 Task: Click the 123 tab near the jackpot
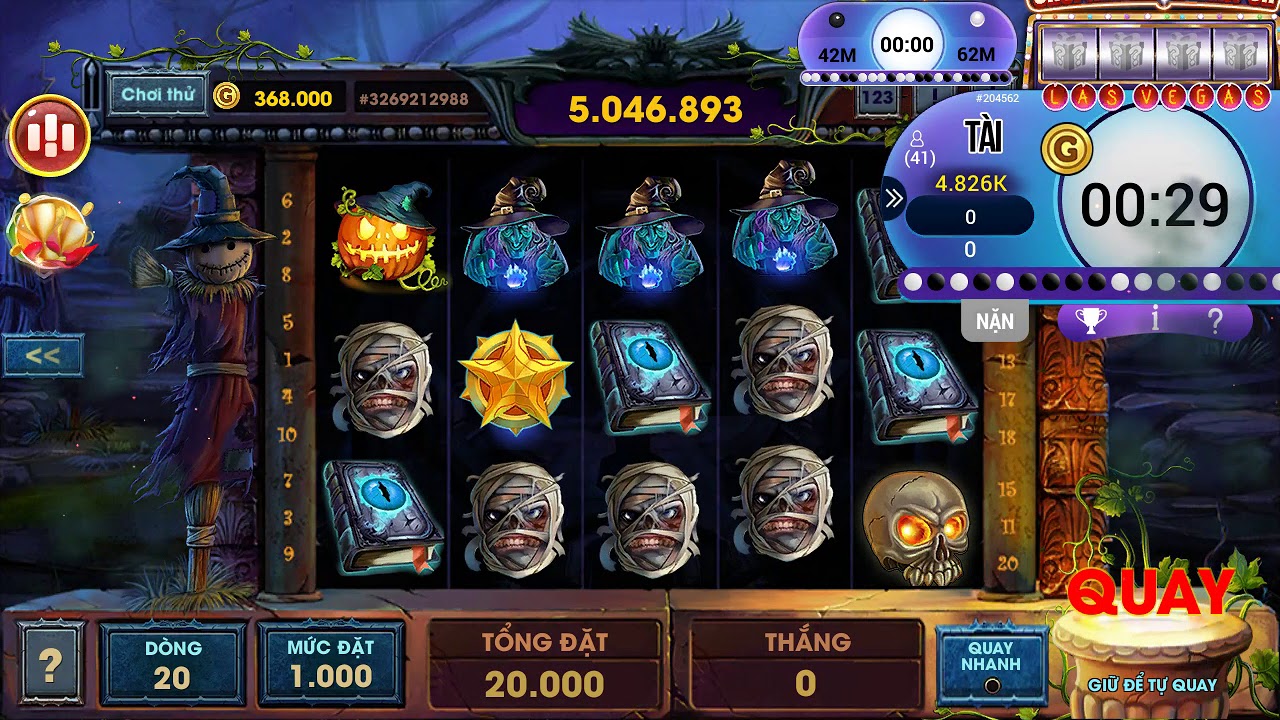[x=877, y=98]
